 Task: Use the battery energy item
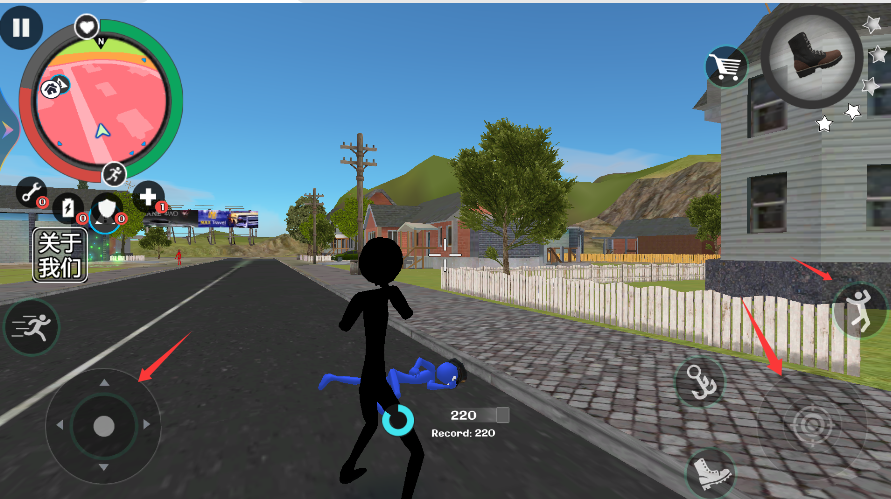pos(67,207)
